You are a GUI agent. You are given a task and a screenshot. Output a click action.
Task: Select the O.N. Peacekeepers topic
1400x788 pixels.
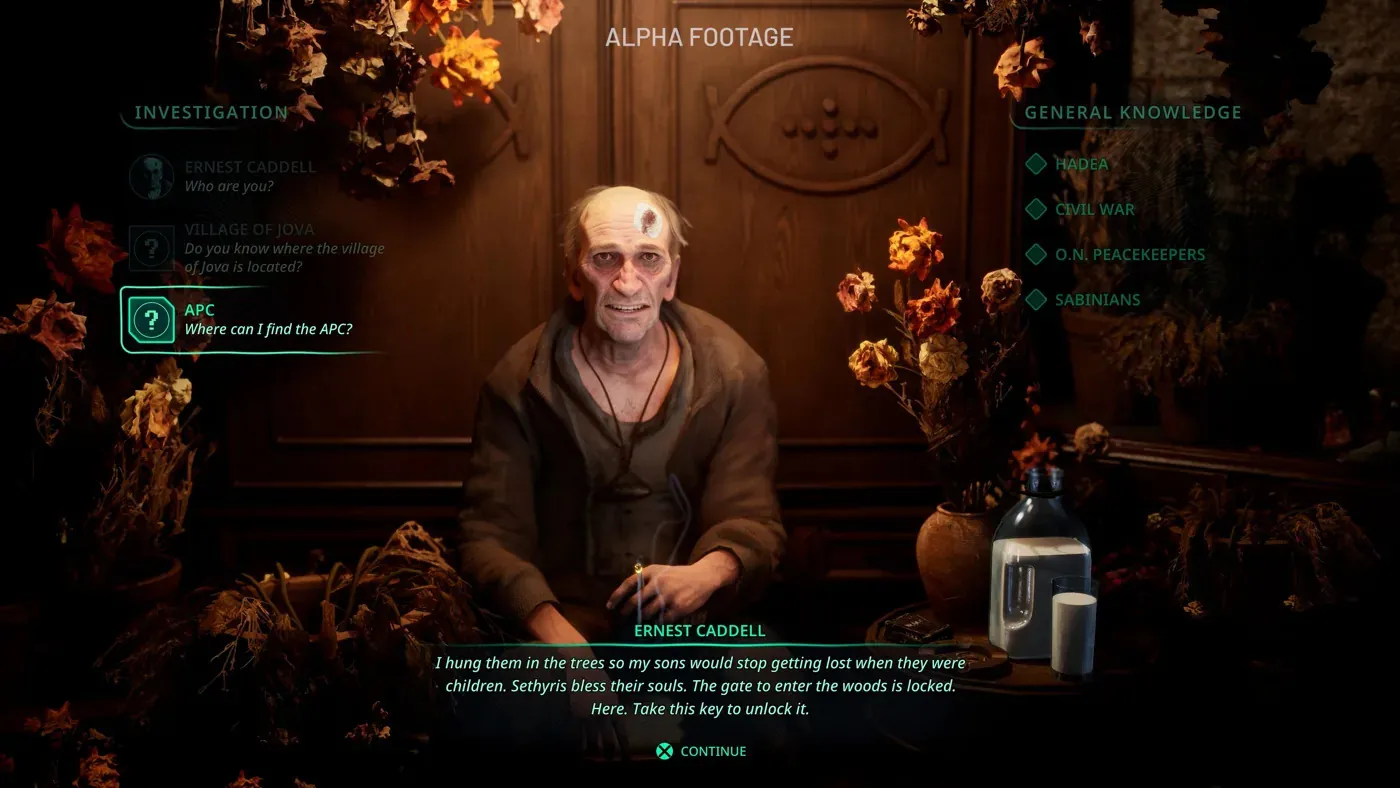[1129, 254]
